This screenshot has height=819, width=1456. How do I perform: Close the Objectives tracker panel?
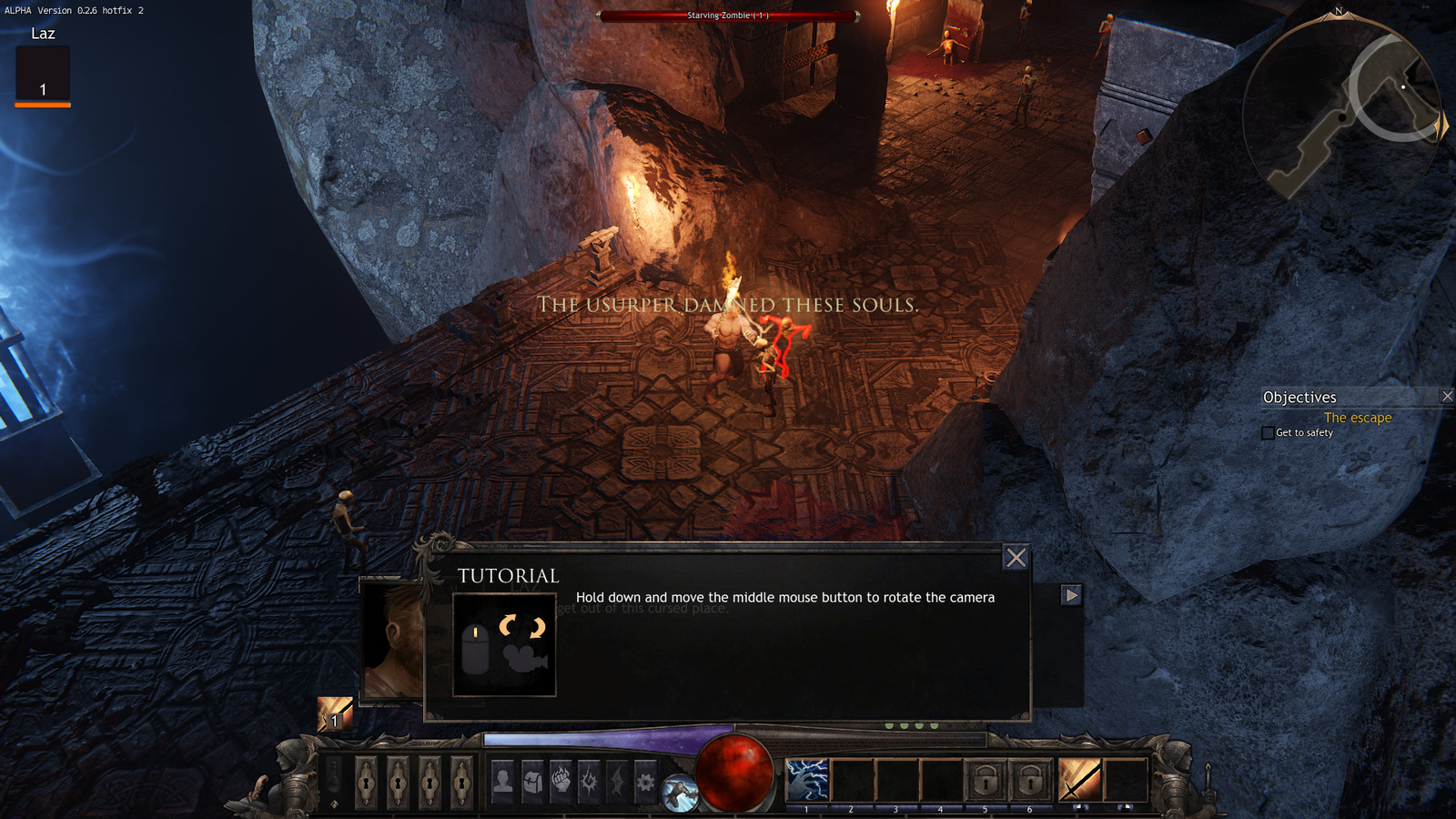[1447, 396]
